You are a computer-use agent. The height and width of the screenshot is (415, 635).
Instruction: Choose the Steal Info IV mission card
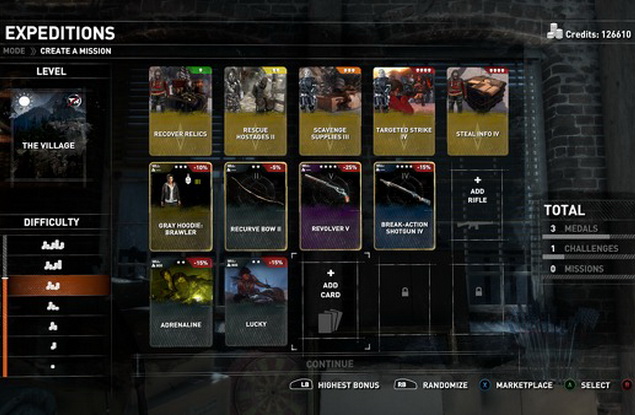click(478, 110)
